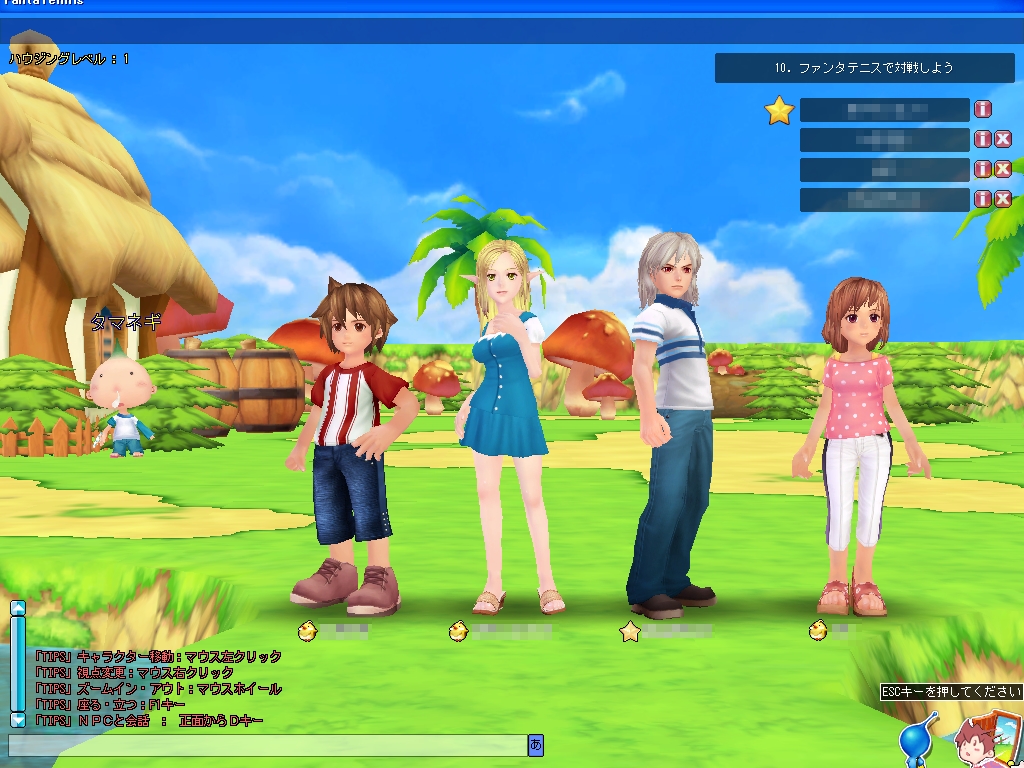Toggle the あ input mode button
This screenshot has height=768, width=1024.
[536, 745]
